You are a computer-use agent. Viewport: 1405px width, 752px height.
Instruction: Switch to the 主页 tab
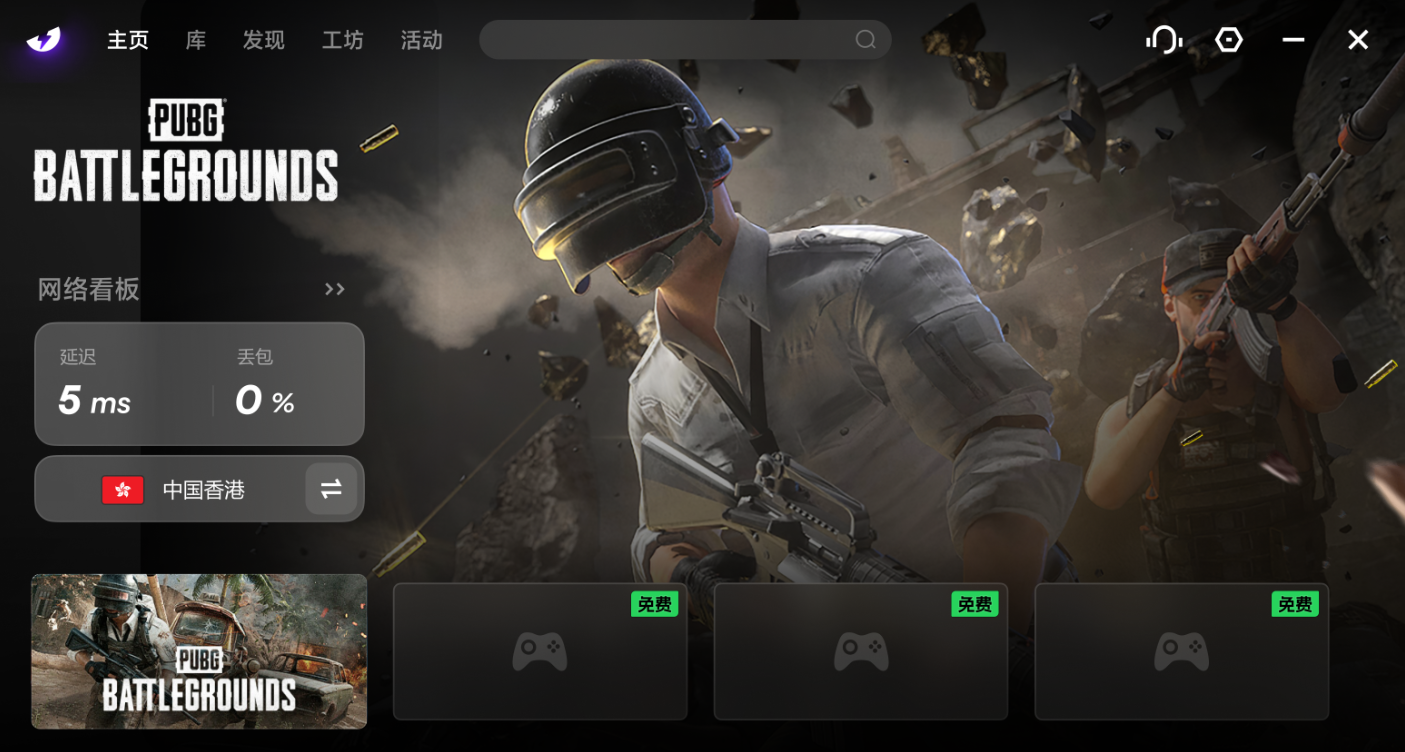128,40
